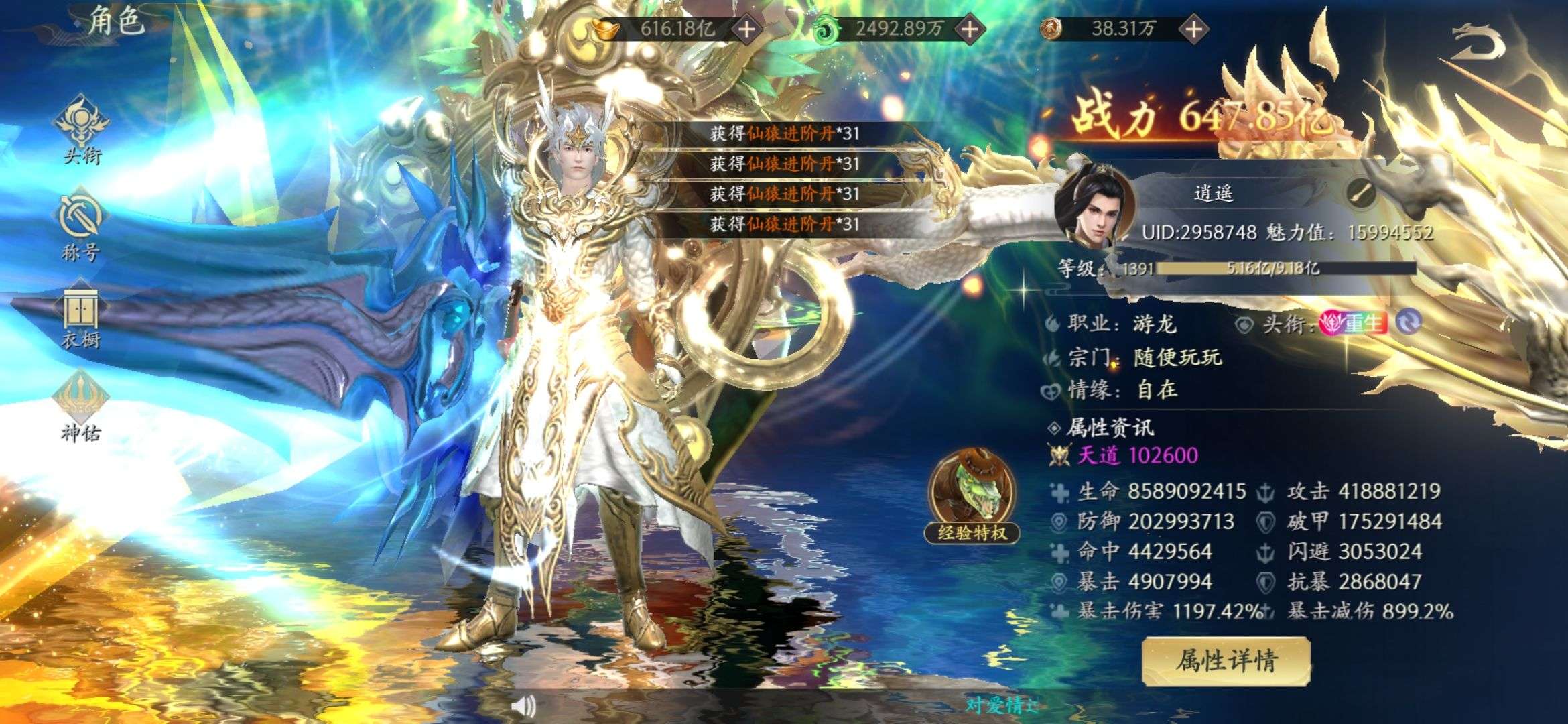Click the blue swirl icon beside 重生 title
The image size is (1568, 724).
[1408, 324]
